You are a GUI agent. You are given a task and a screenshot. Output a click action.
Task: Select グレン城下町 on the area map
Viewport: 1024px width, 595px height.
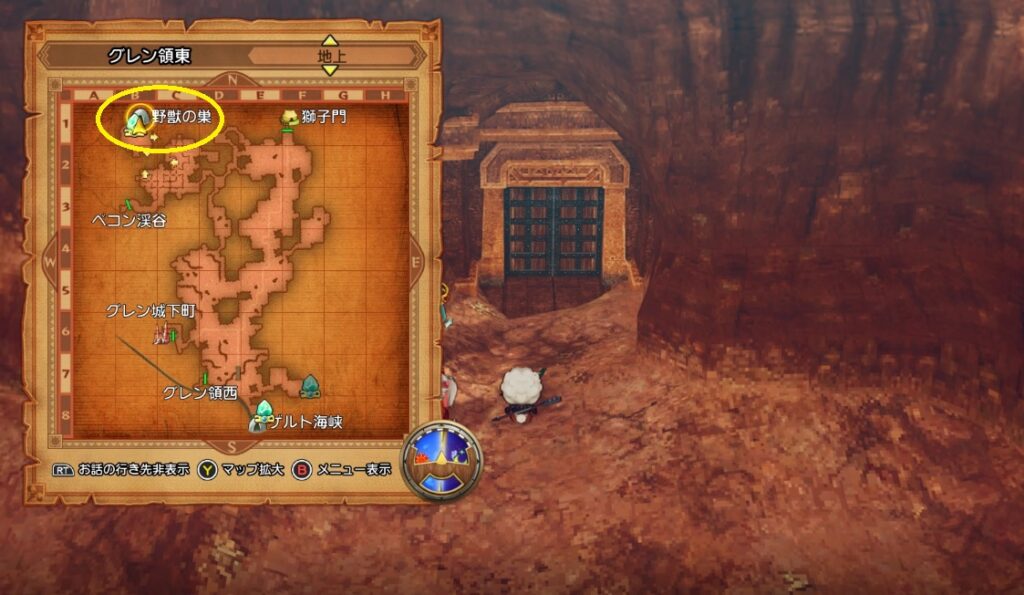point(160,334)
